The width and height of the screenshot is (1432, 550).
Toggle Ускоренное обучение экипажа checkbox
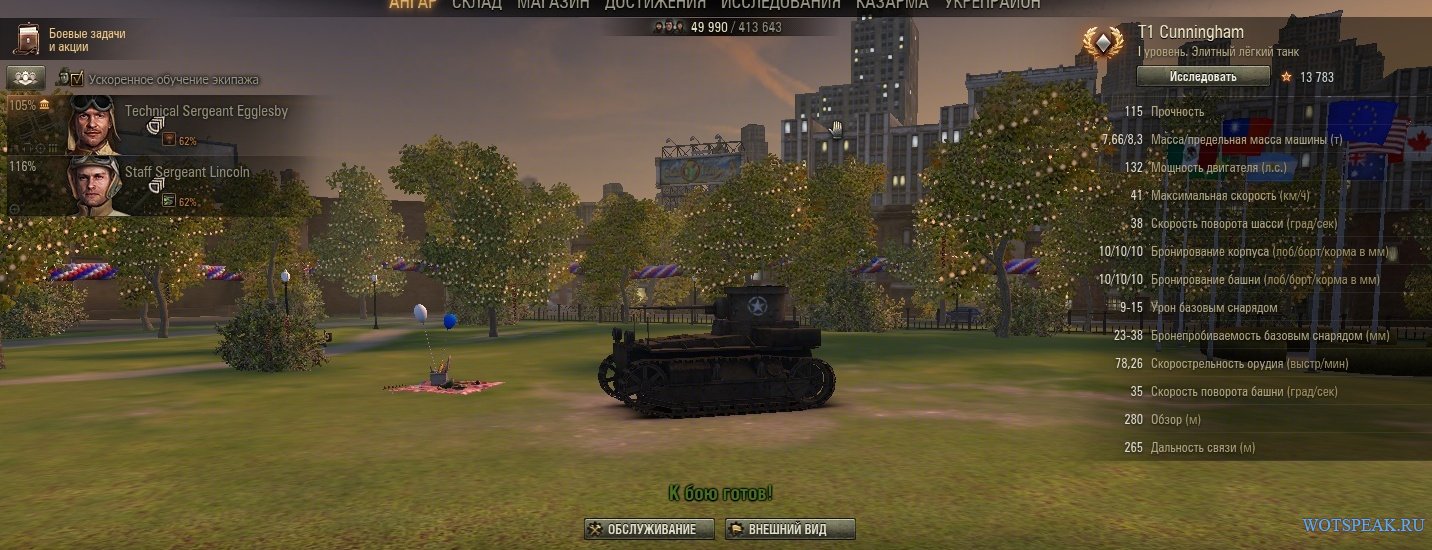[76, 78]
